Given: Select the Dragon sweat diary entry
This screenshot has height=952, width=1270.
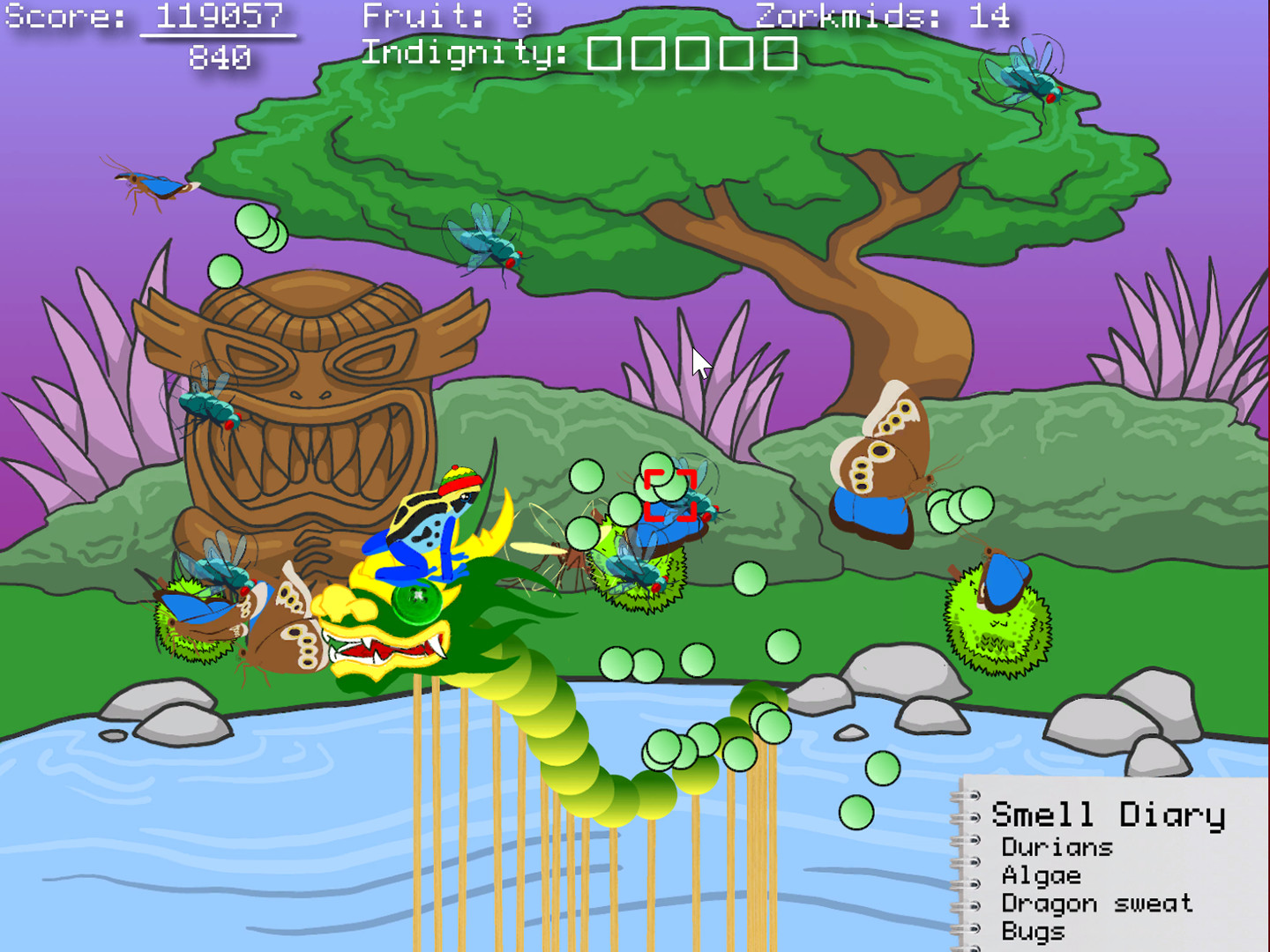Looking at the screenshot, I should (1097, 904).
